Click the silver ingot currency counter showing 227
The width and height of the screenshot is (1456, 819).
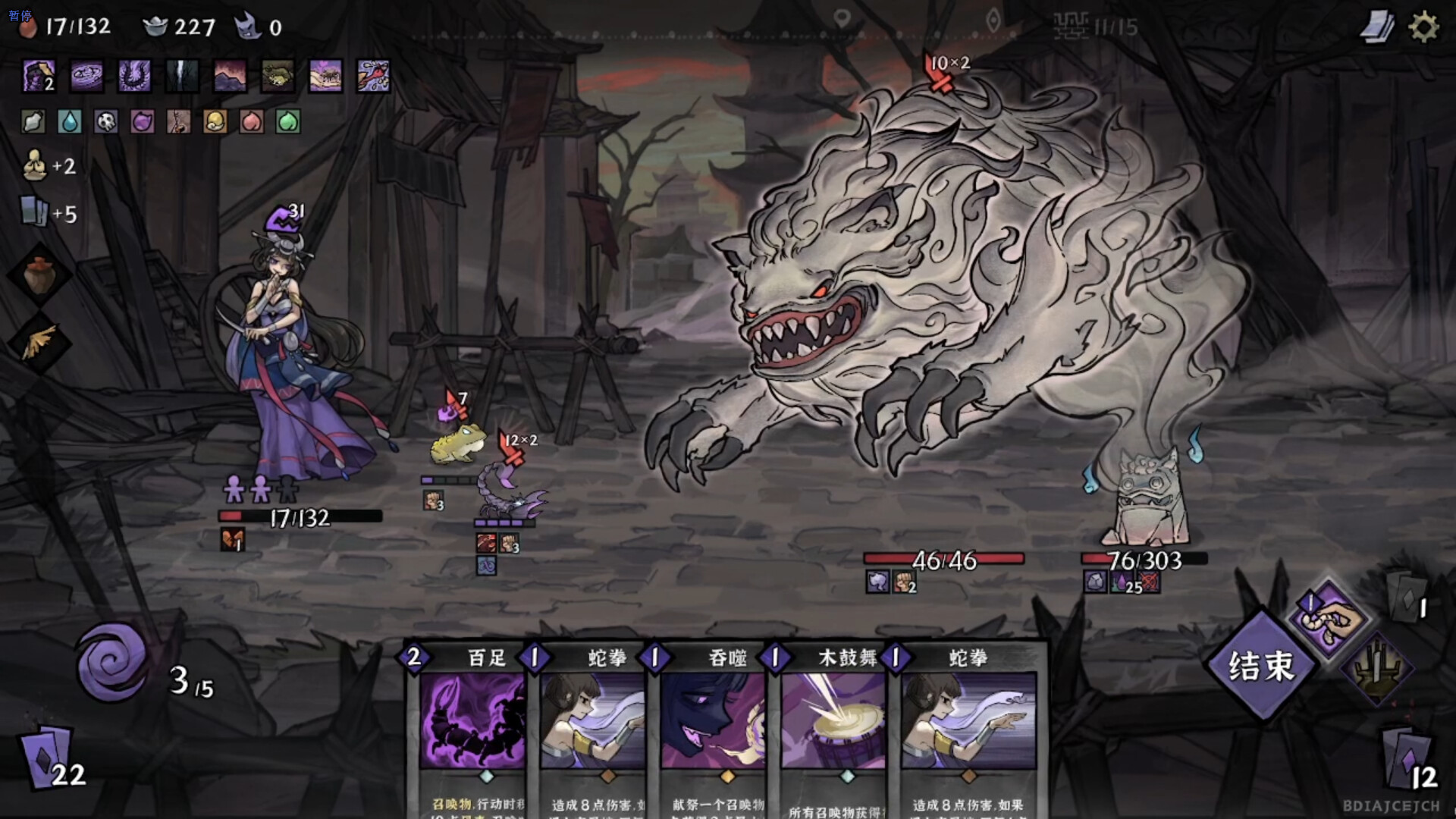click(174, 27)
